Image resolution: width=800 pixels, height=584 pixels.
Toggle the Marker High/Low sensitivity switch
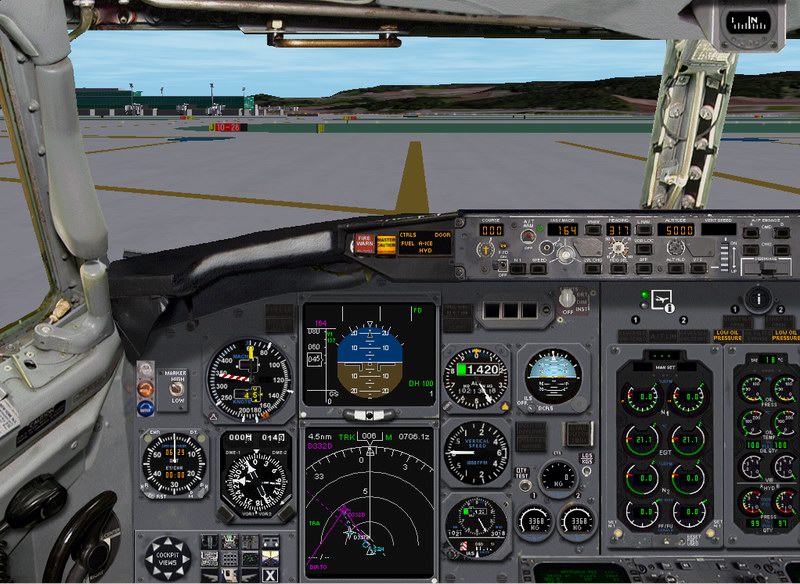click(x=178, y=388)
